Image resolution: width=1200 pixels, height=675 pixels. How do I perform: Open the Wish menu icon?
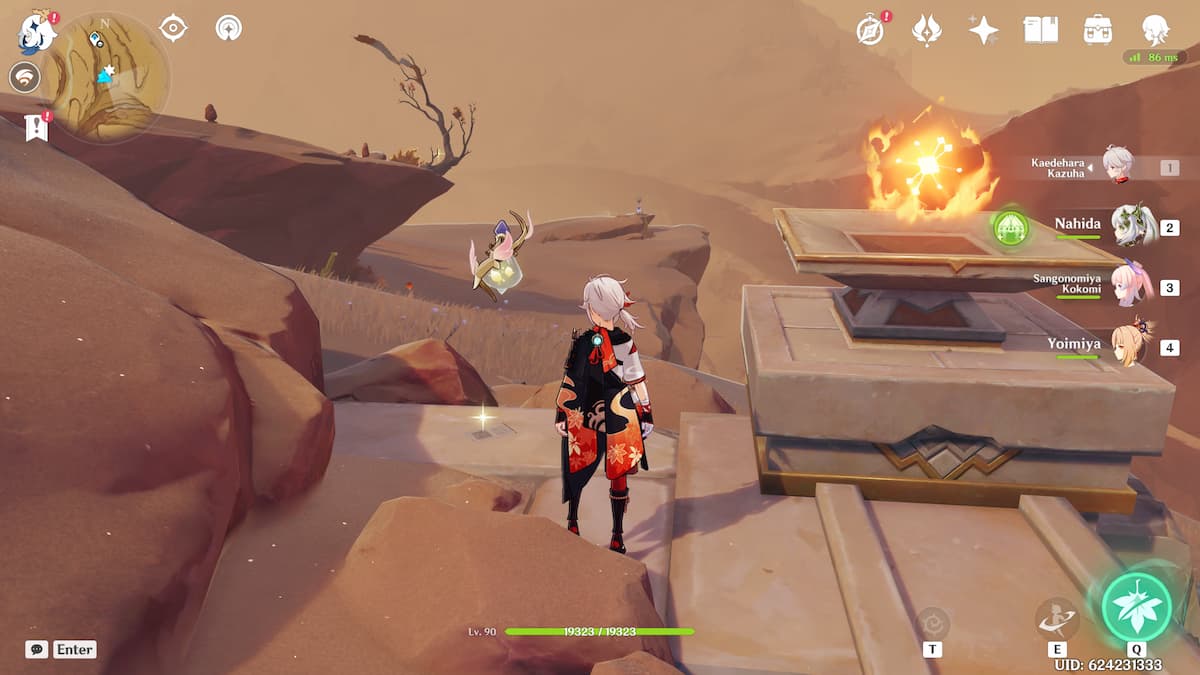[x=927, y=30]
